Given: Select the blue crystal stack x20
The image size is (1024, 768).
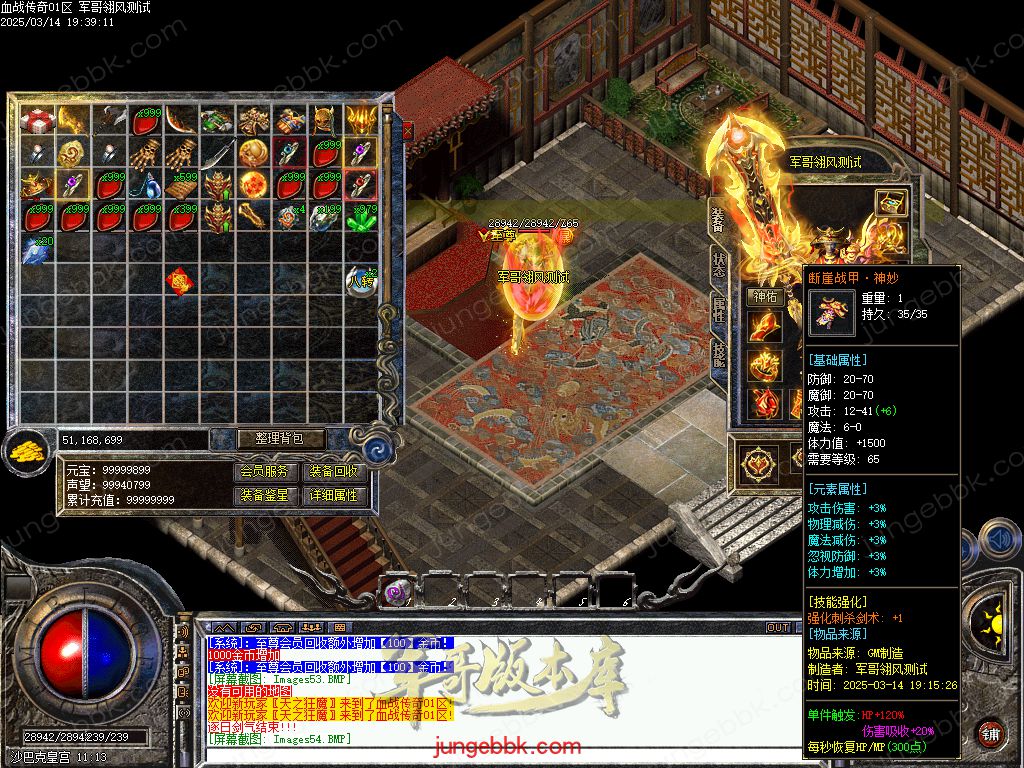Looking at the screenshot, I should pyautogui.click(x=38, y=249).
